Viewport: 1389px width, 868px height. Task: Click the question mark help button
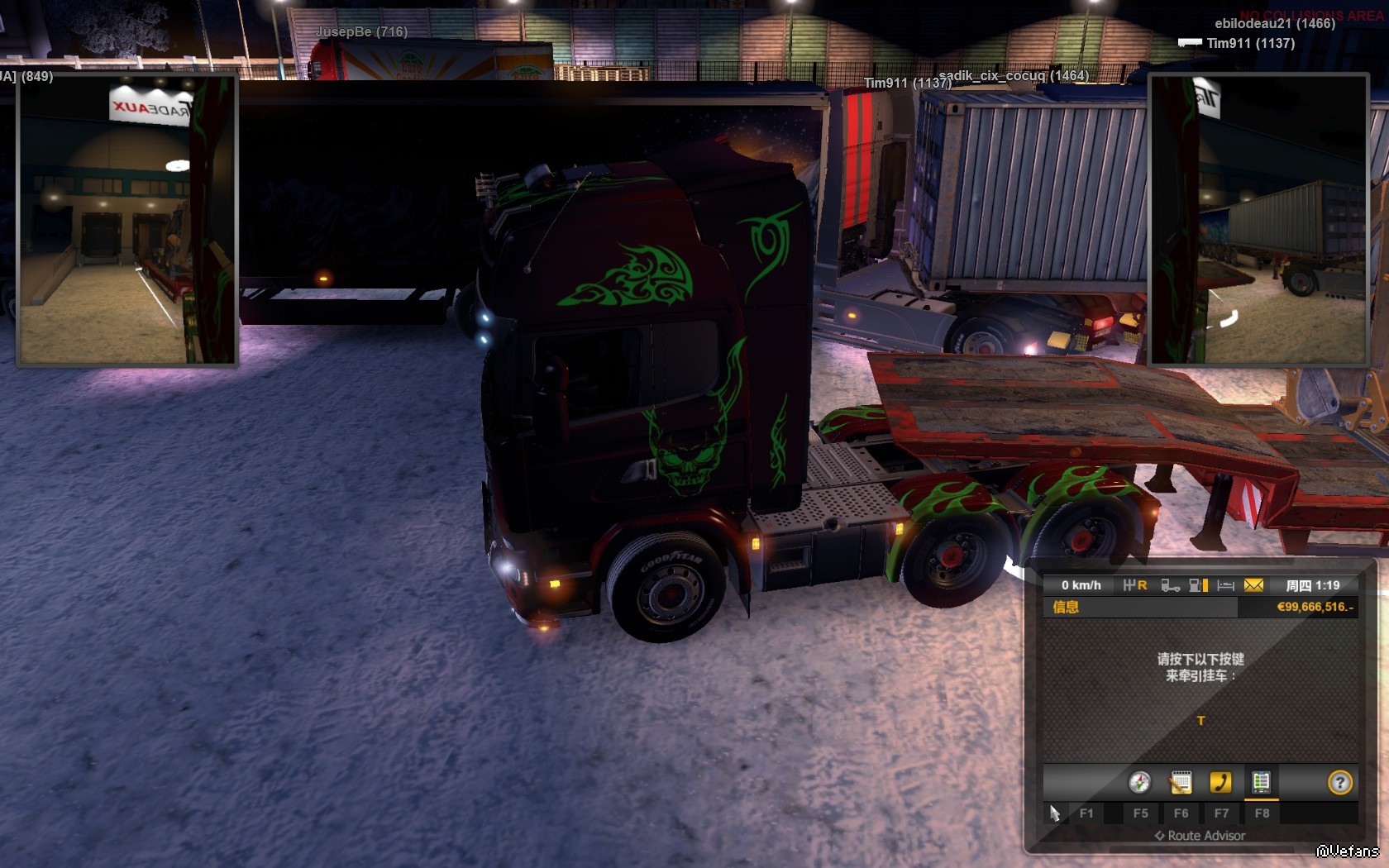click(1339, 782)
